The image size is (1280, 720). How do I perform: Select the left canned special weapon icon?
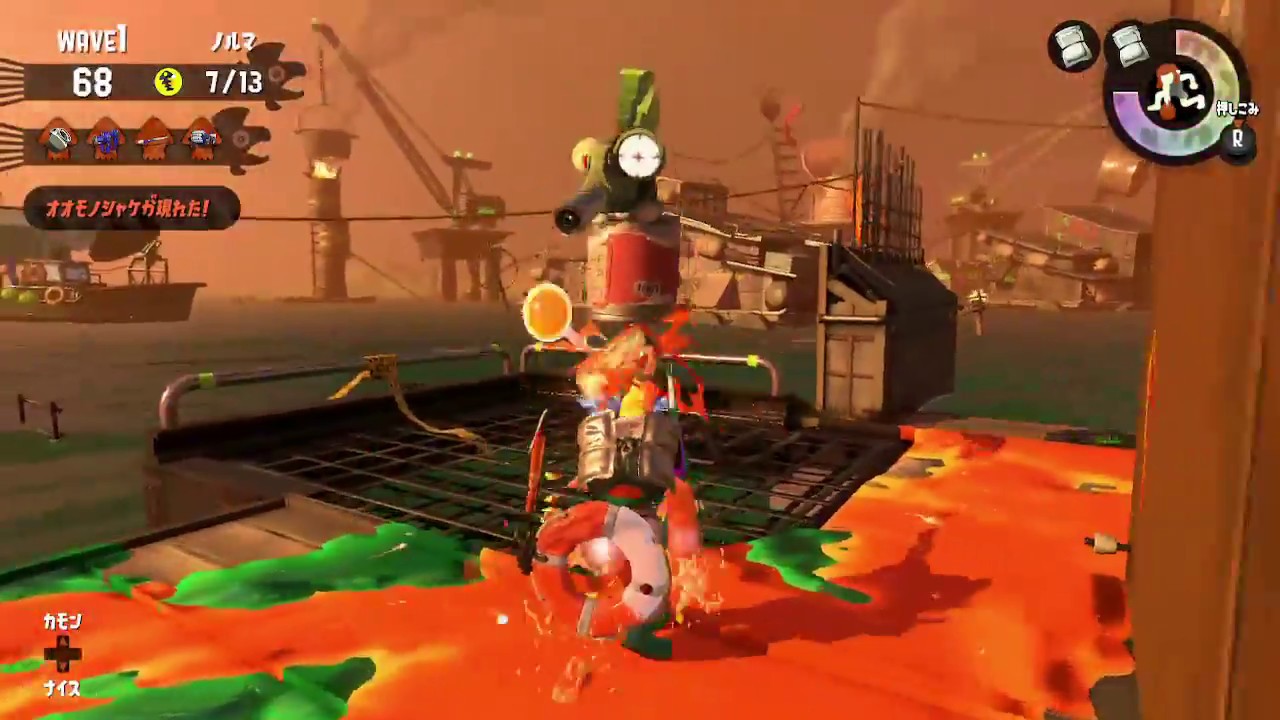coord(1074,47)
